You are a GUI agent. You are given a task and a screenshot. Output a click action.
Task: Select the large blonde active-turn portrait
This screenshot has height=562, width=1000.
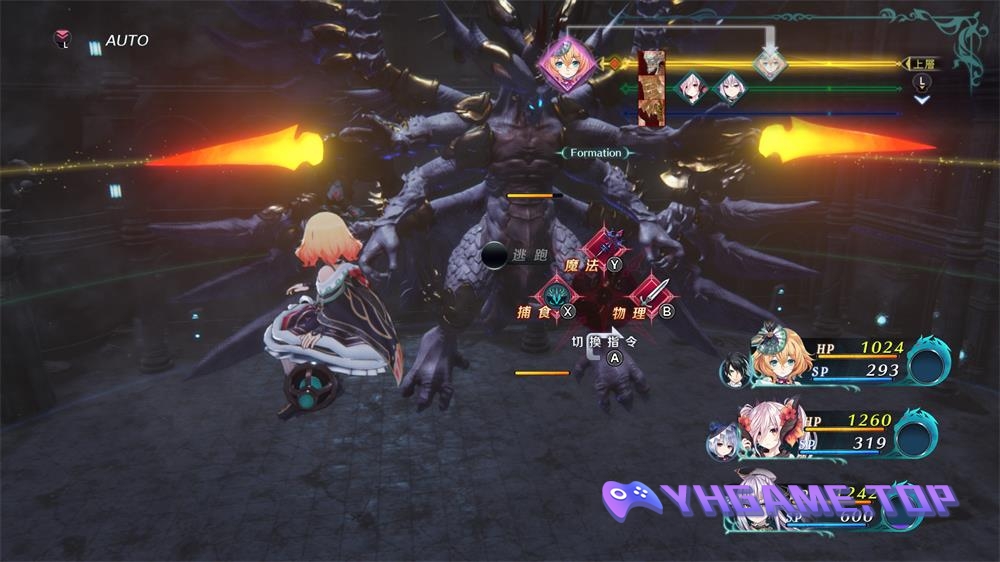[x=567, y=63]
